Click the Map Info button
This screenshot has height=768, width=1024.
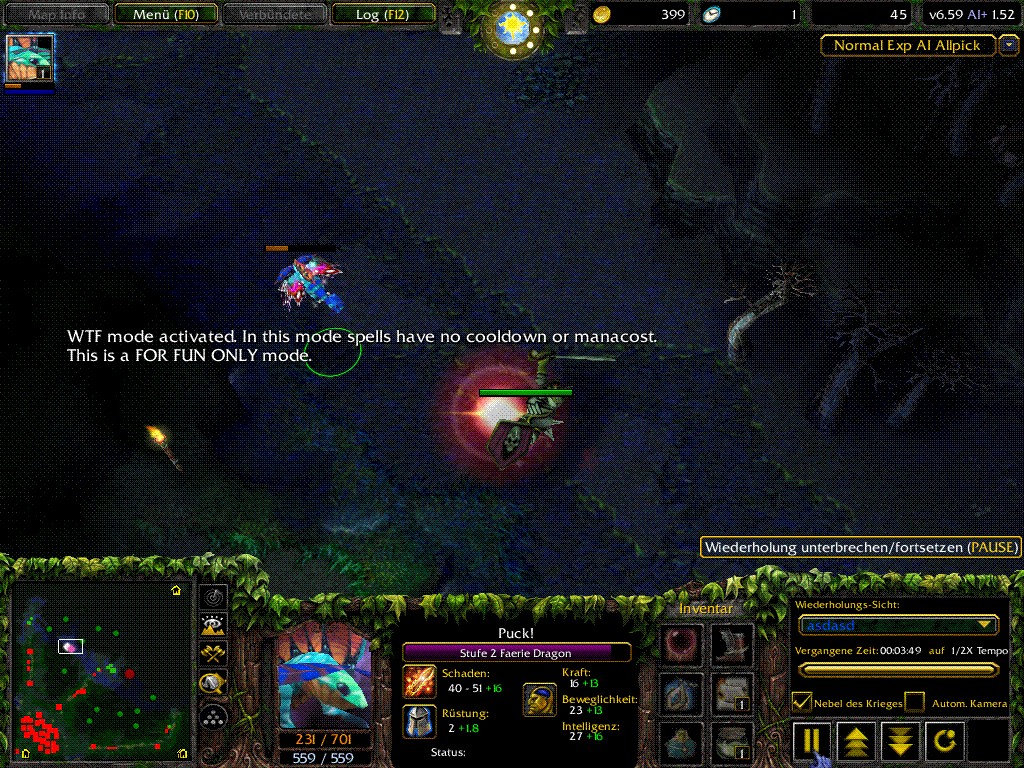tap(55, 14)
